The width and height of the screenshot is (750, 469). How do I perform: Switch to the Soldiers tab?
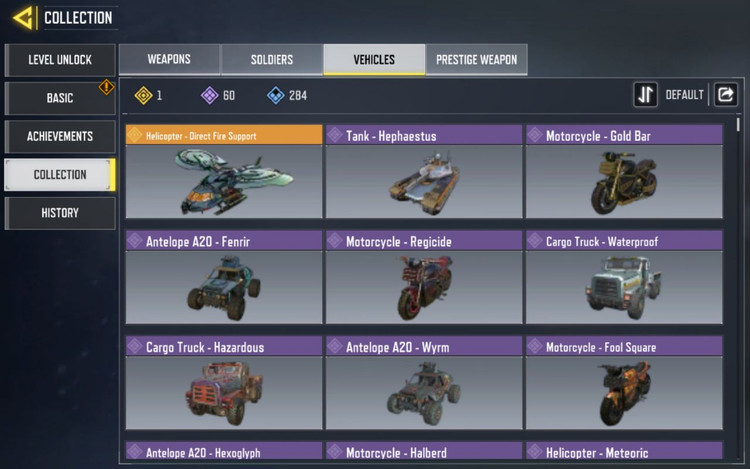(272, 60)
